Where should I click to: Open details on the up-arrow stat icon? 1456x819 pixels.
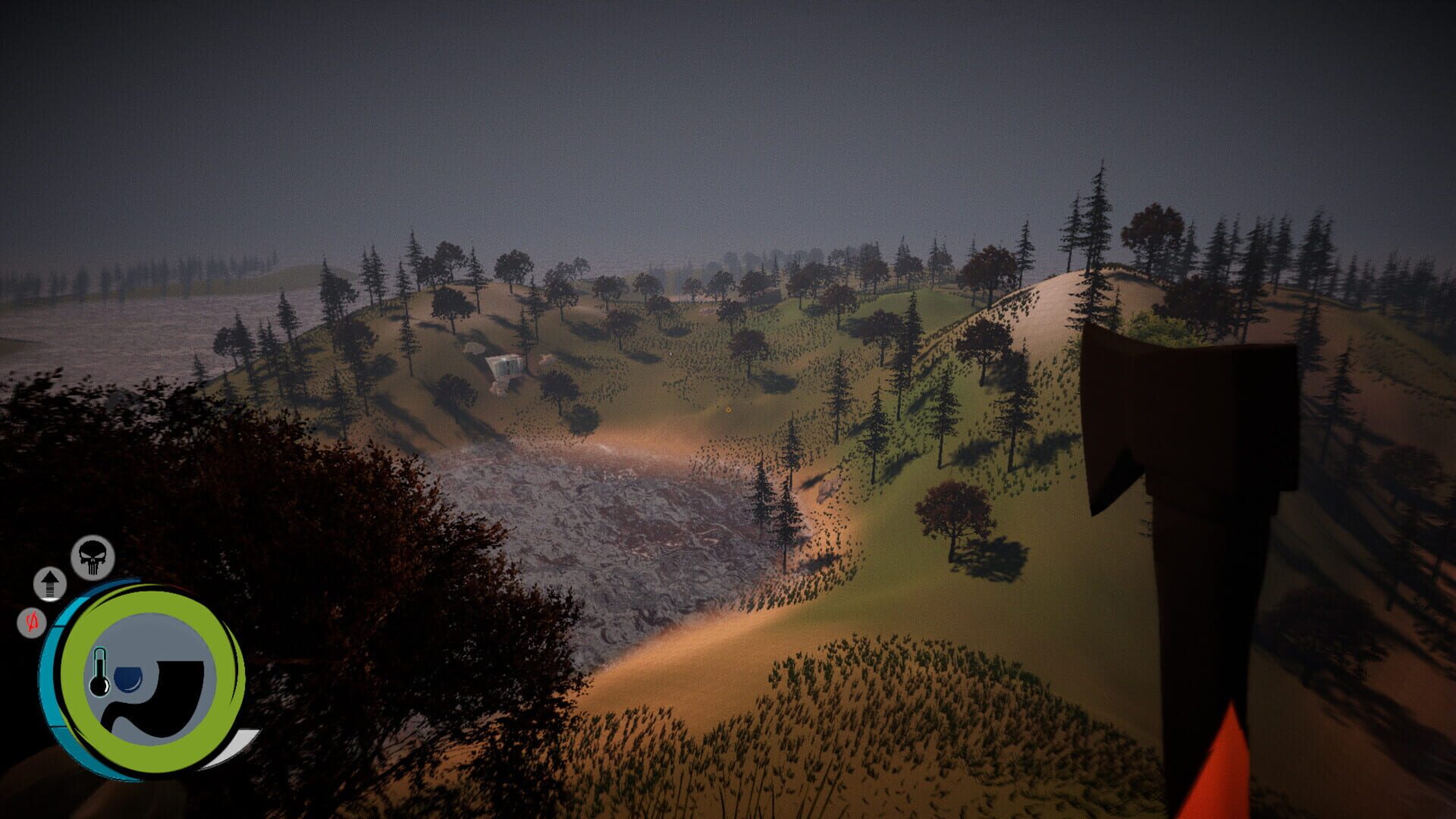tap(49, 586)
